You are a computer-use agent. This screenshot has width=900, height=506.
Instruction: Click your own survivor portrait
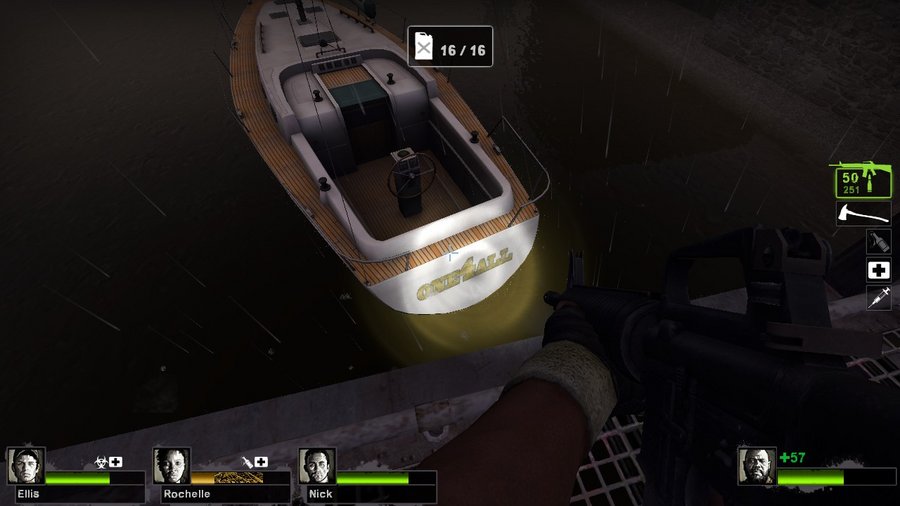[757, 466]
